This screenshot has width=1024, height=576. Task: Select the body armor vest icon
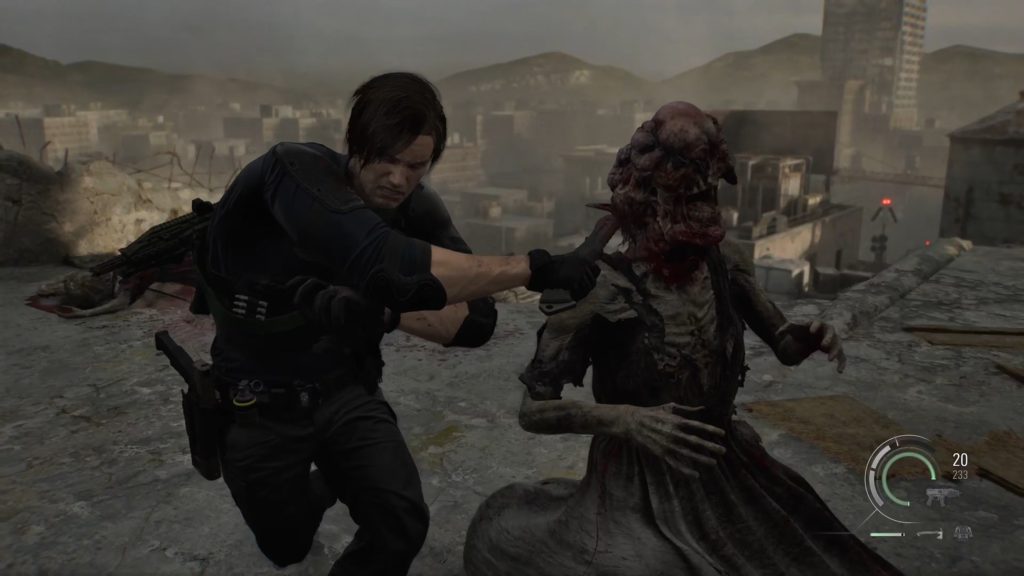pos(962,533)
